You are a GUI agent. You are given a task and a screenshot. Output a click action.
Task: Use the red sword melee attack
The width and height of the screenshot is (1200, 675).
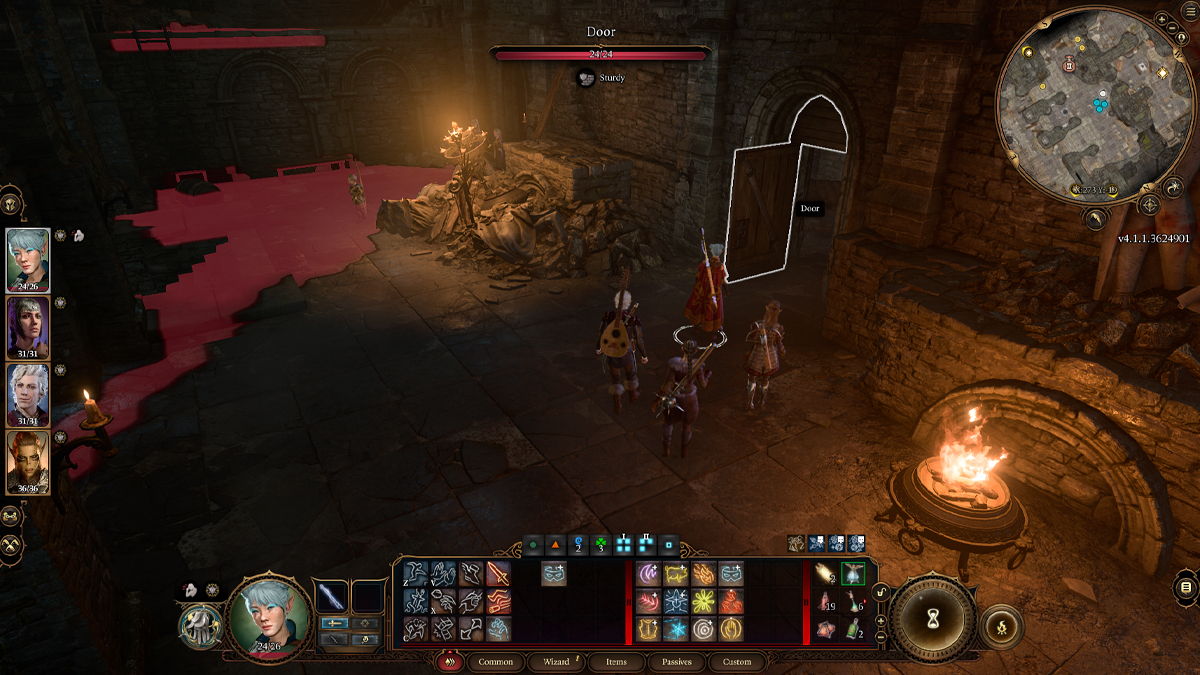click(x=498, y=573)
